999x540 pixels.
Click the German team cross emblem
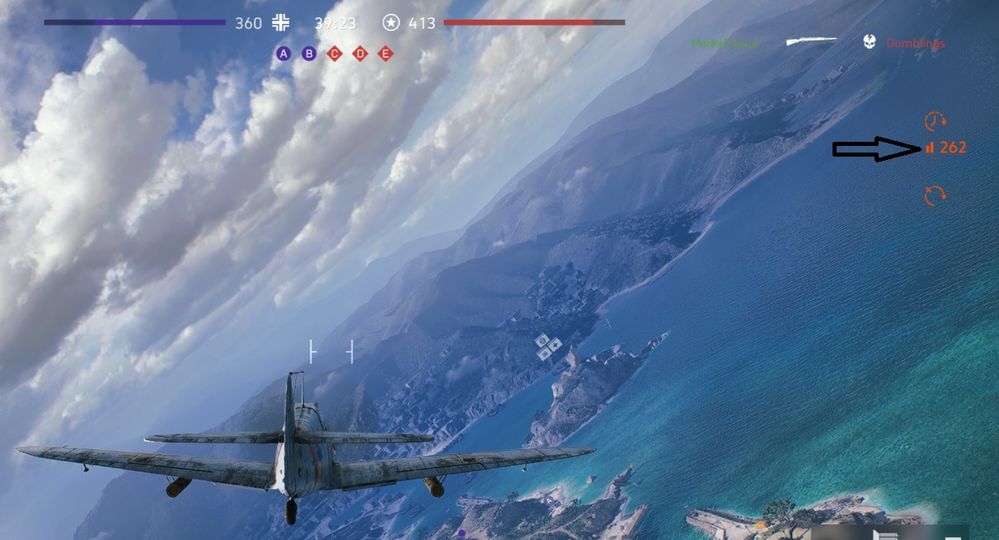click(282, 22)
